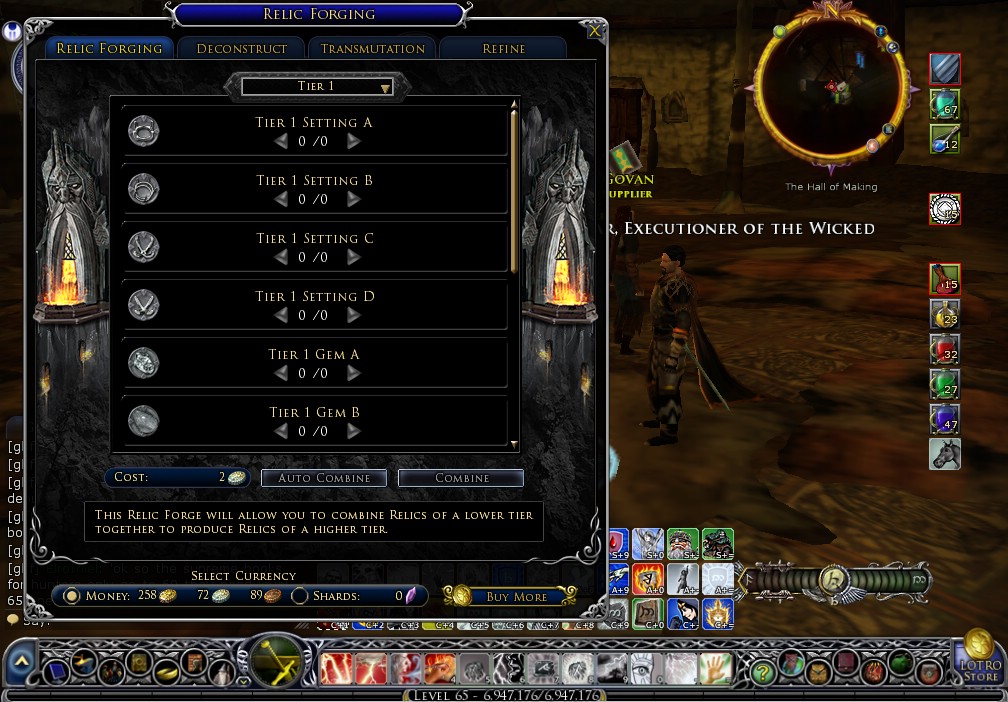Click the Combine button

pyautogui.click(x=461, y=478)
